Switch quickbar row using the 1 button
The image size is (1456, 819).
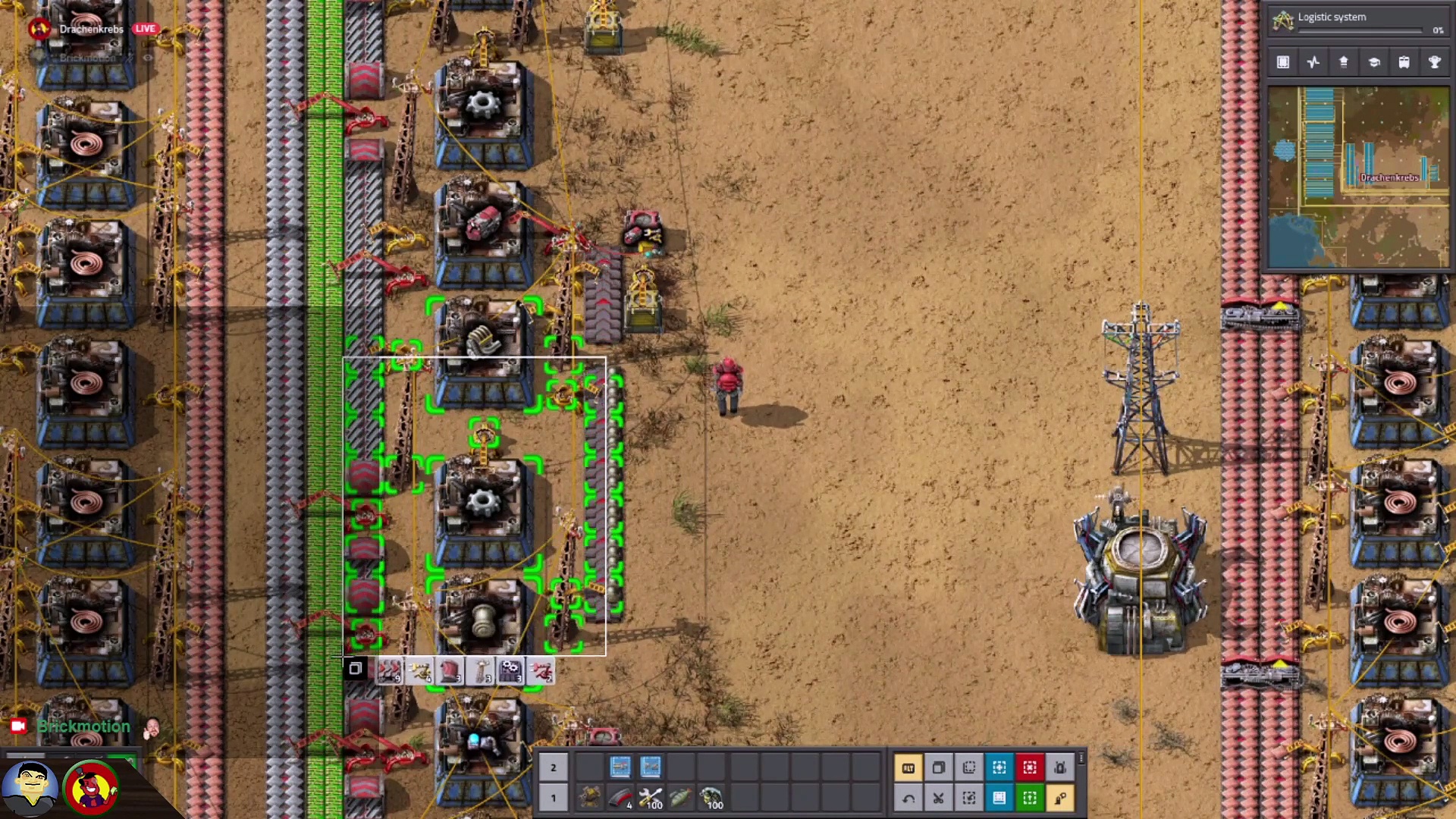[x=554, y=798]
